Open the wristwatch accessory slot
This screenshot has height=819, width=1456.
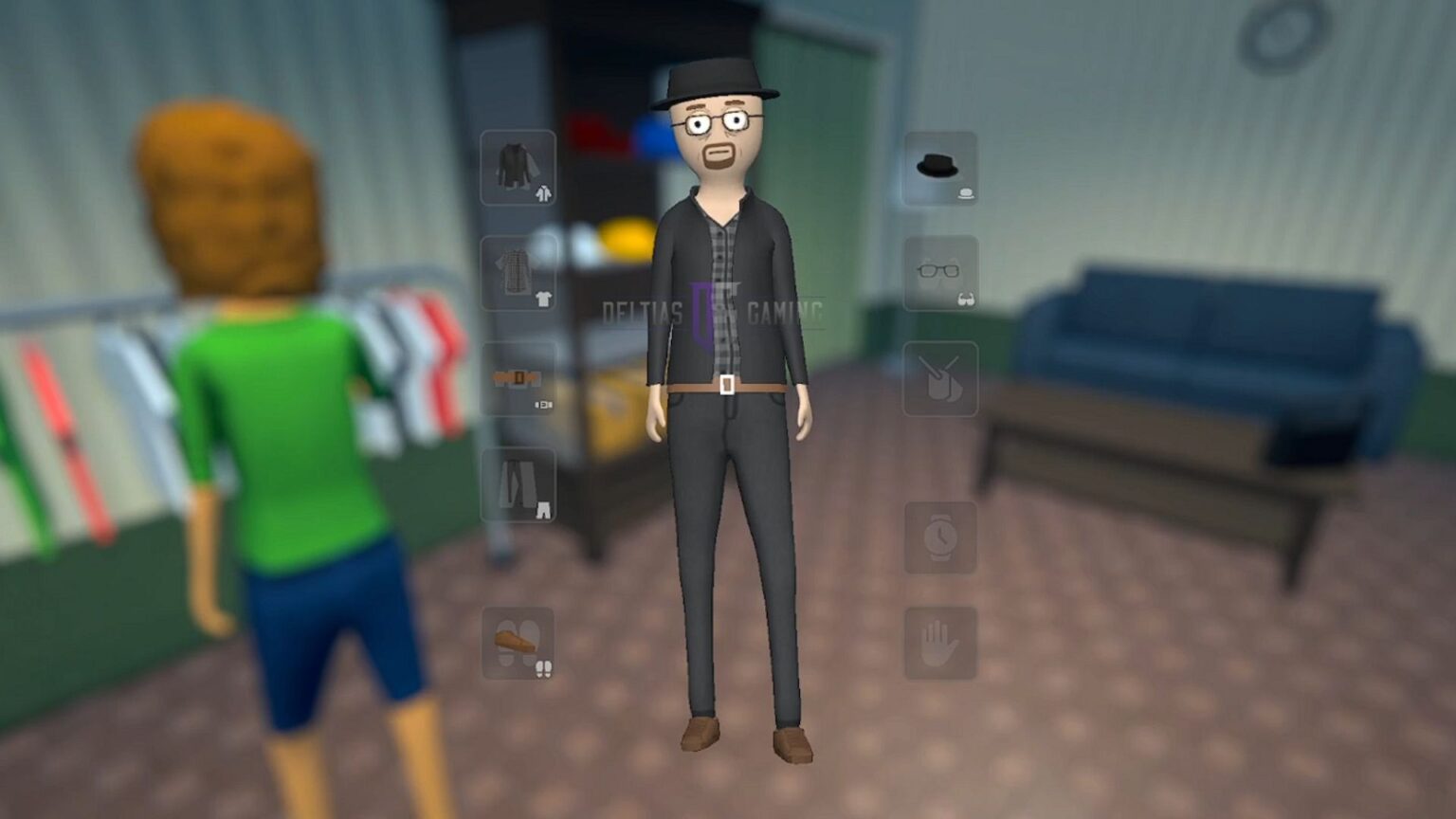pos(939,537)
